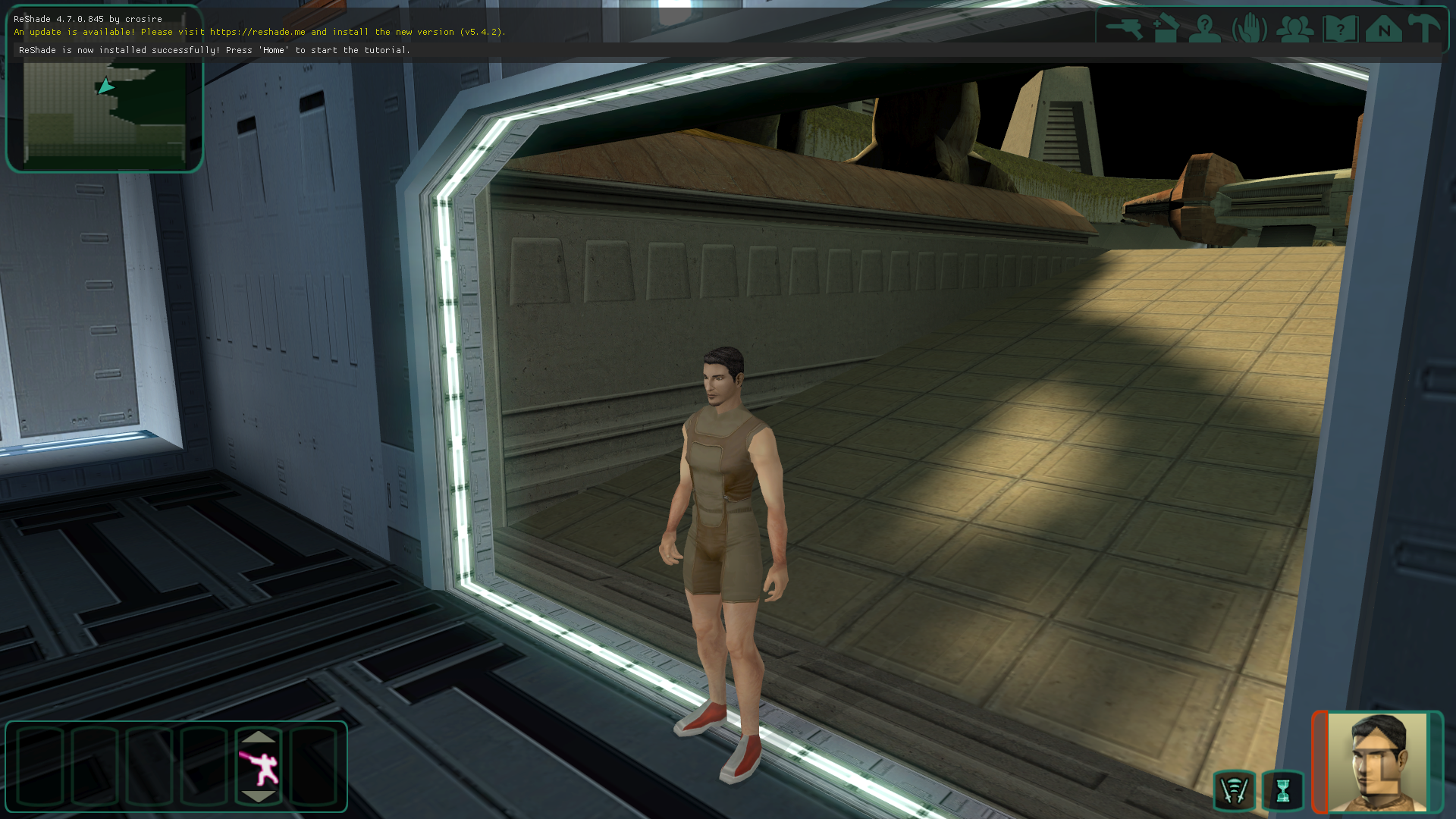This screenshot has height=819, width=1456.
Task: Click the minimap display
Action: (105, 112)
